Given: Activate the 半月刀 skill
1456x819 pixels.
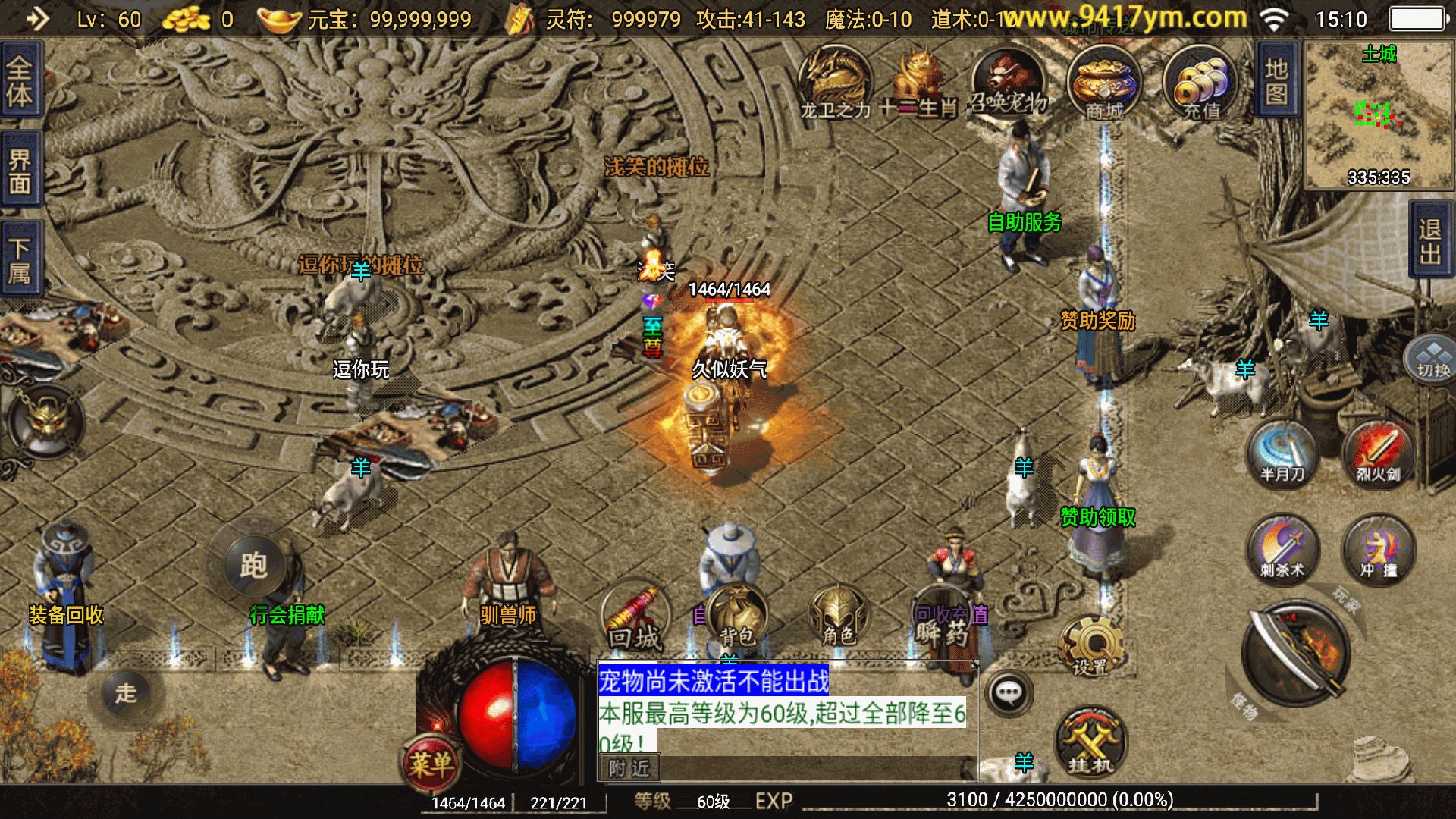Looking at the screenshot, I should pos(1282,454).
